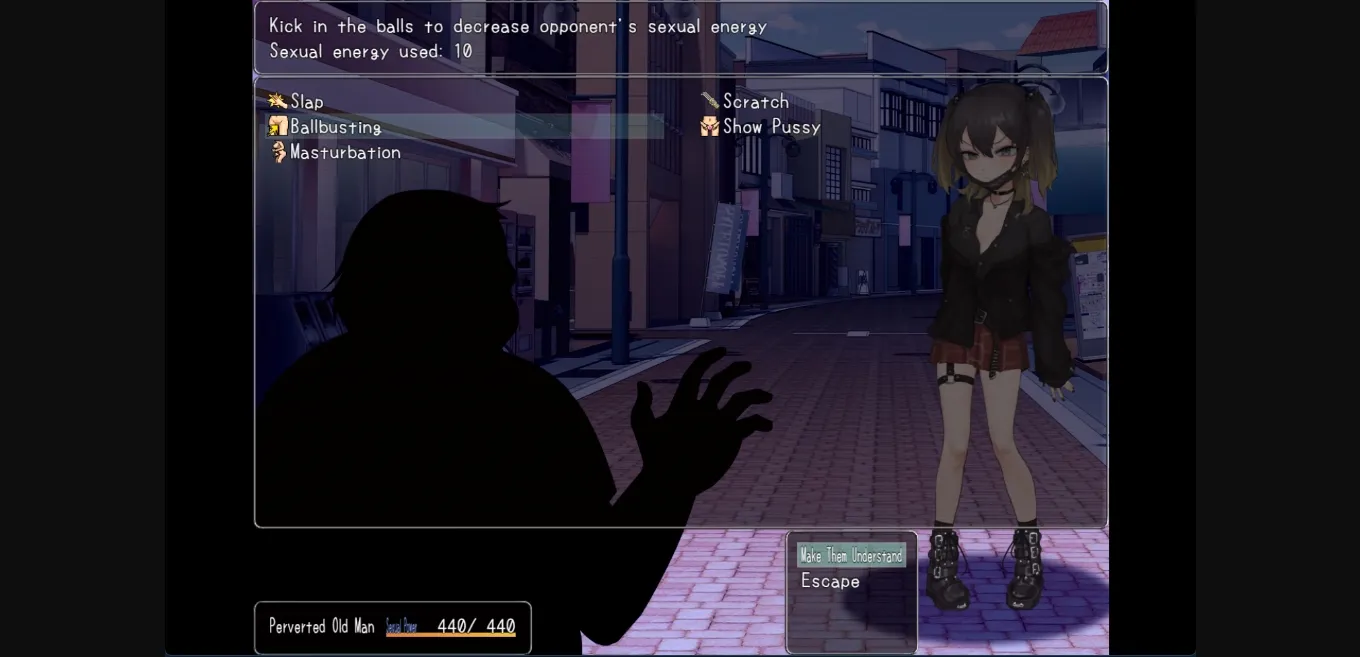Choose the Make Them Understand command
Screen dimensions: 1360x657
point(851,555)
